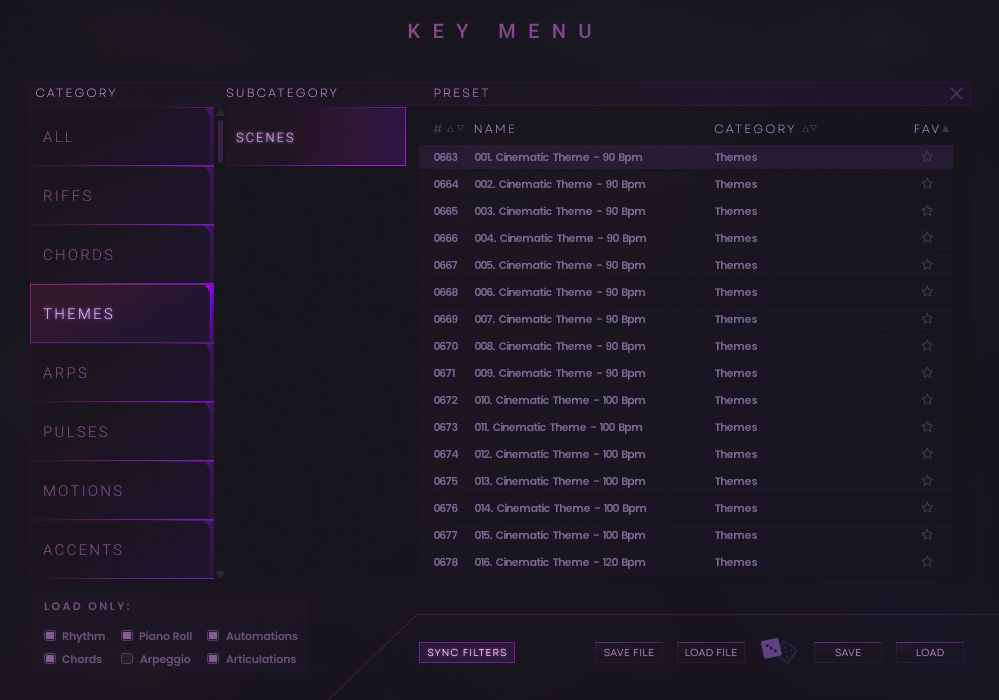Click the SAVE FILE button
The image size is (999, 700).
pyautogui.click(x=629, y=653)
